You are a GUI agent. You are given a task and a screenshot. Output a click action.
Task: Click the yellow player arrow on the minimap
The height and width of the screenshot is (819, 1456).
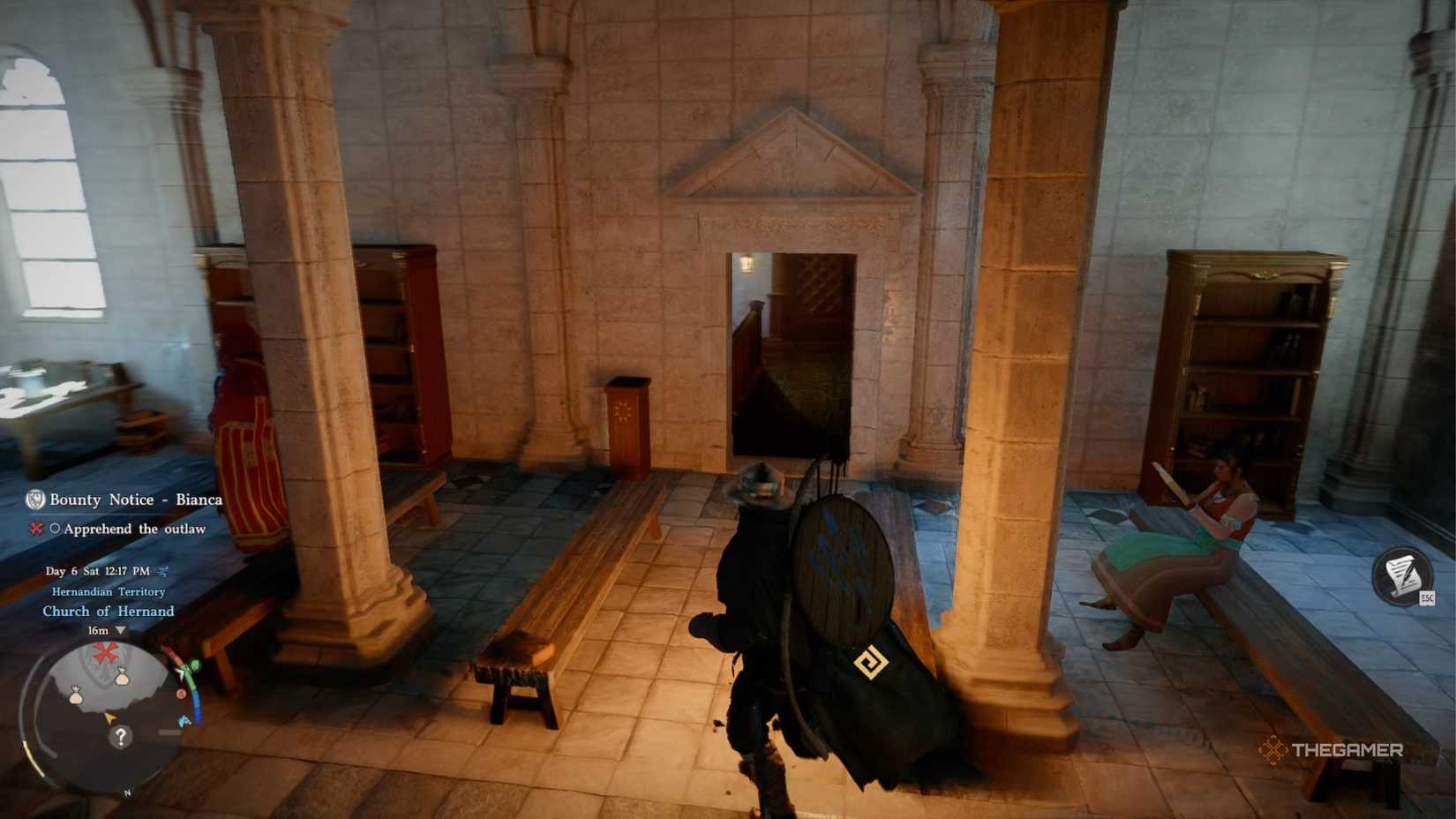pyautogui.click(x=109, y=718)
